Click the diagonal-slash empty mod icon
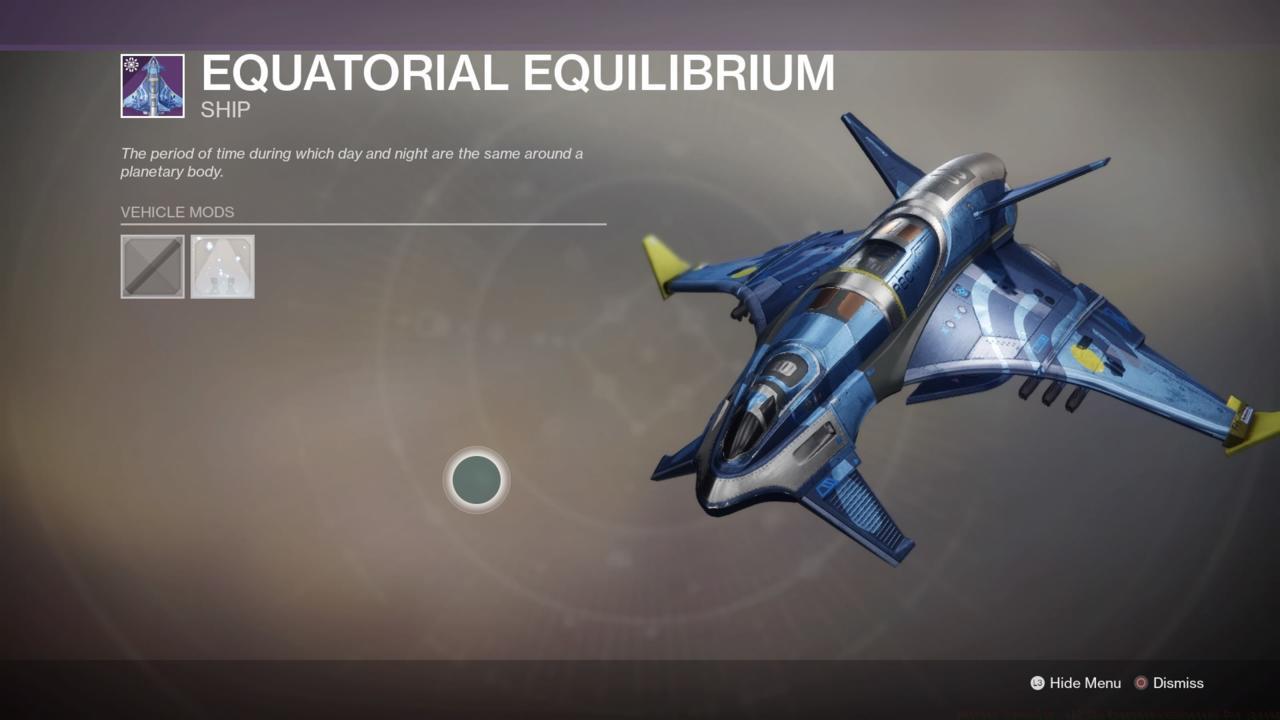 152,266
